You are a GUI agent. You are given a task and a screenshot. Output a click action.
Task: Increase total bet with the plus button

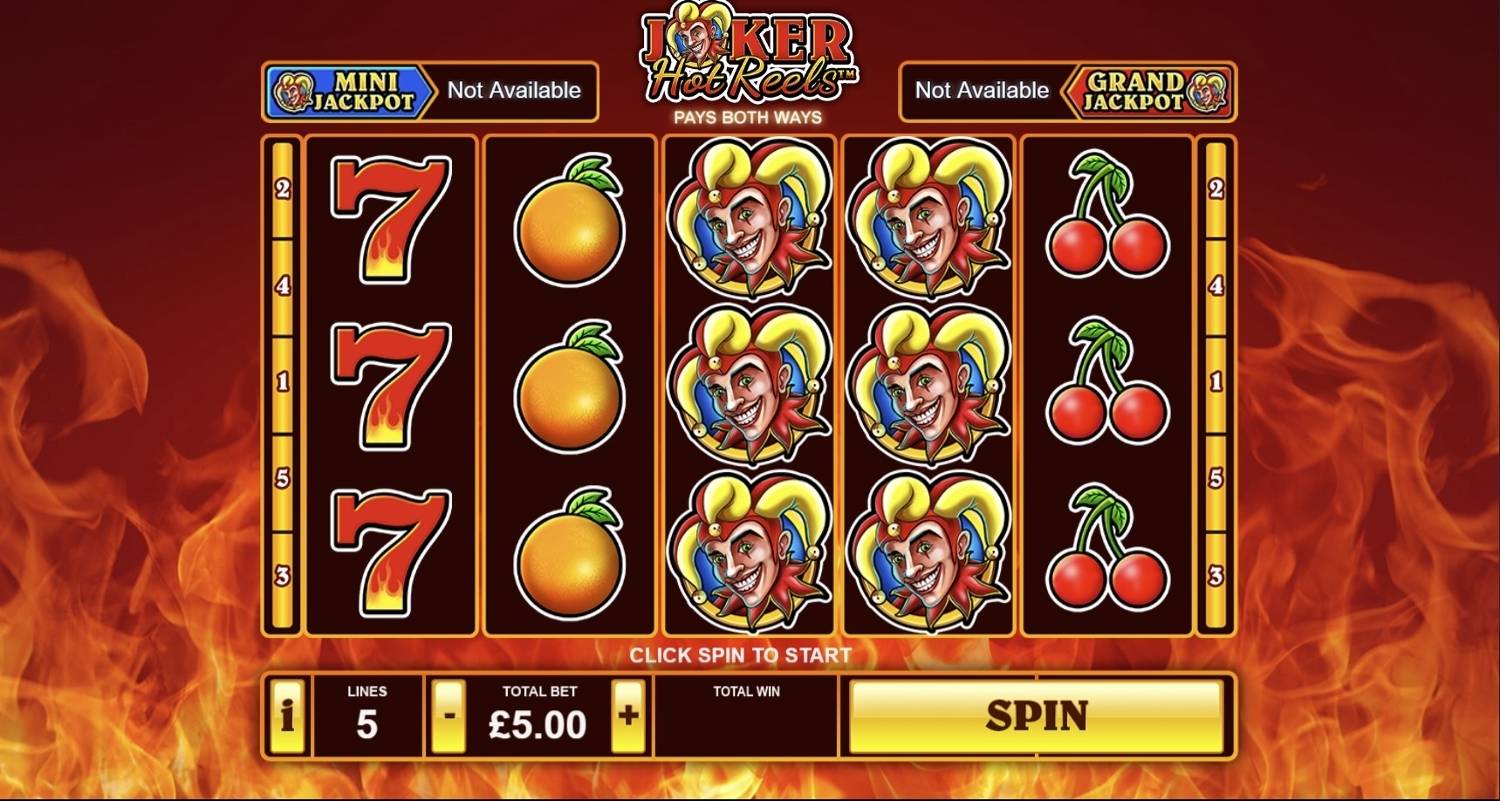pyautogui.click(x=628, y=716)
